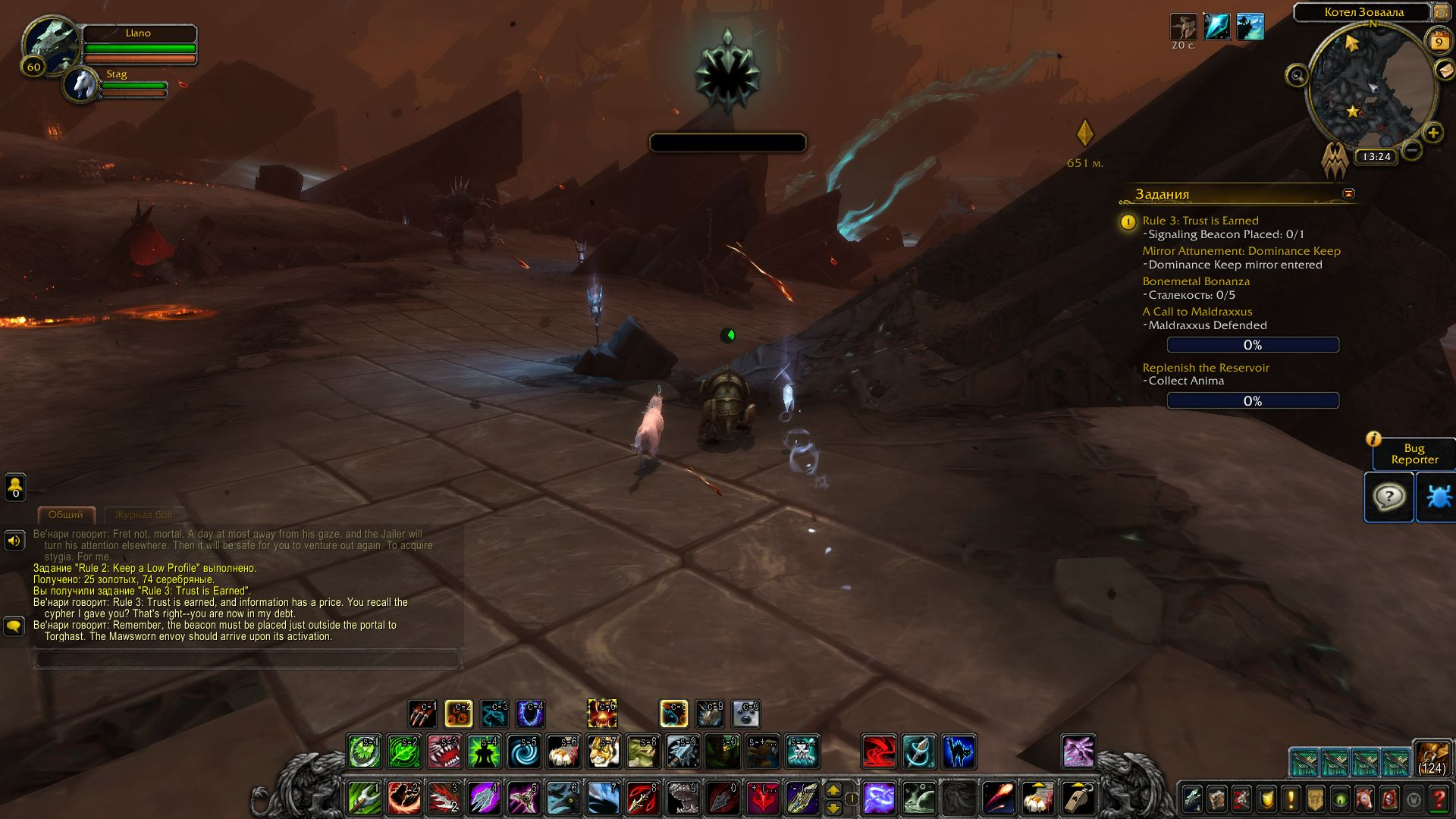The height and width of the screenshot is (819, 1456).
Task: Open tracking options via the minimap magnifying glass
Action: click(1298, 76)
